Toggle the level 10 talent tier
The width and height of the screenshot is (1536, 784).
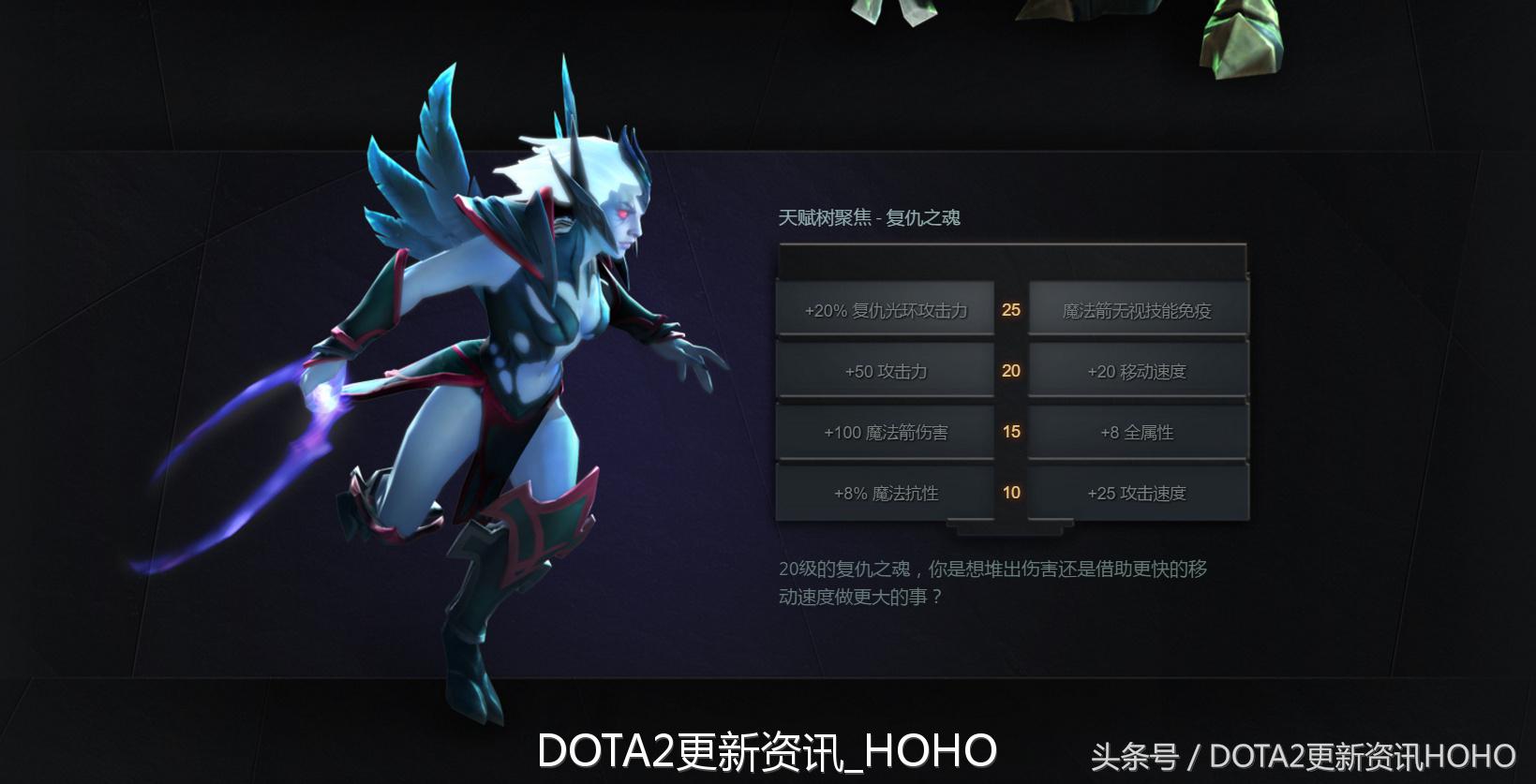[x=1010, y=492]
